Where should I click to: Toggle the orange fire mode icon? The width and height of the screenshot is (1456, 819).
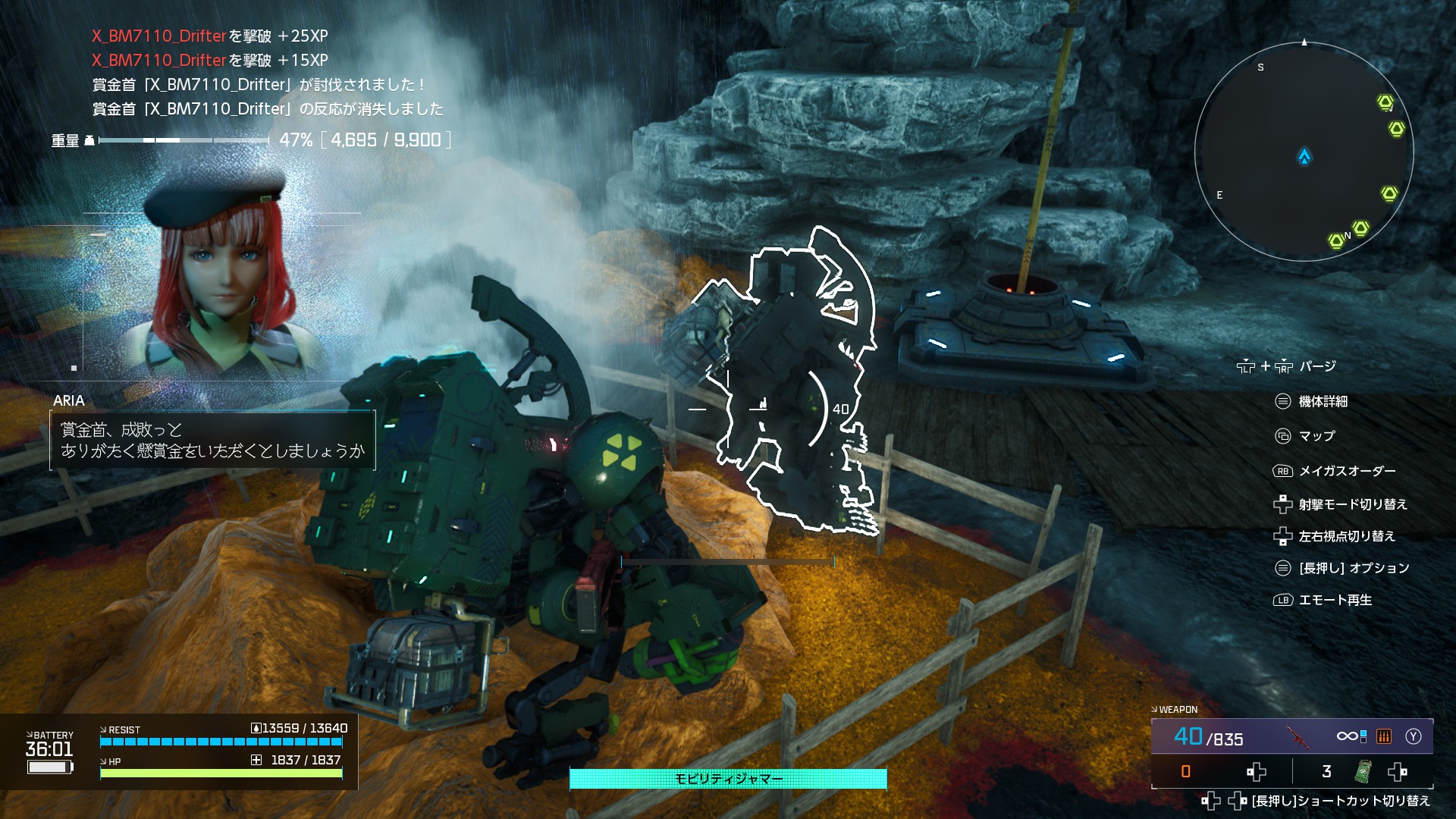[x=1384, y=736]
